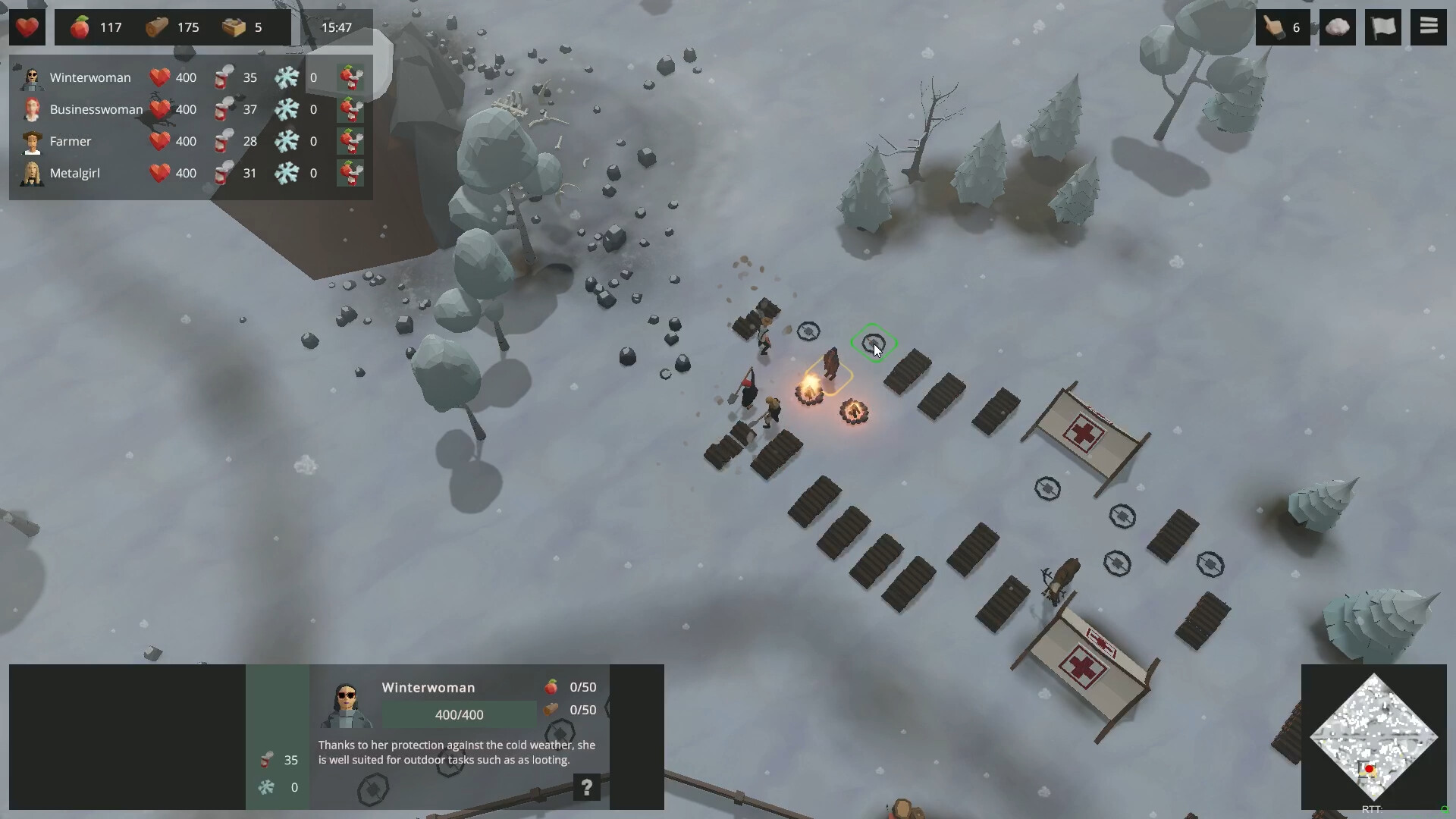This screenshot has width=1456, height=819.
Task: Click the white flag icon at top right
Action: (x=1383, y=27)
